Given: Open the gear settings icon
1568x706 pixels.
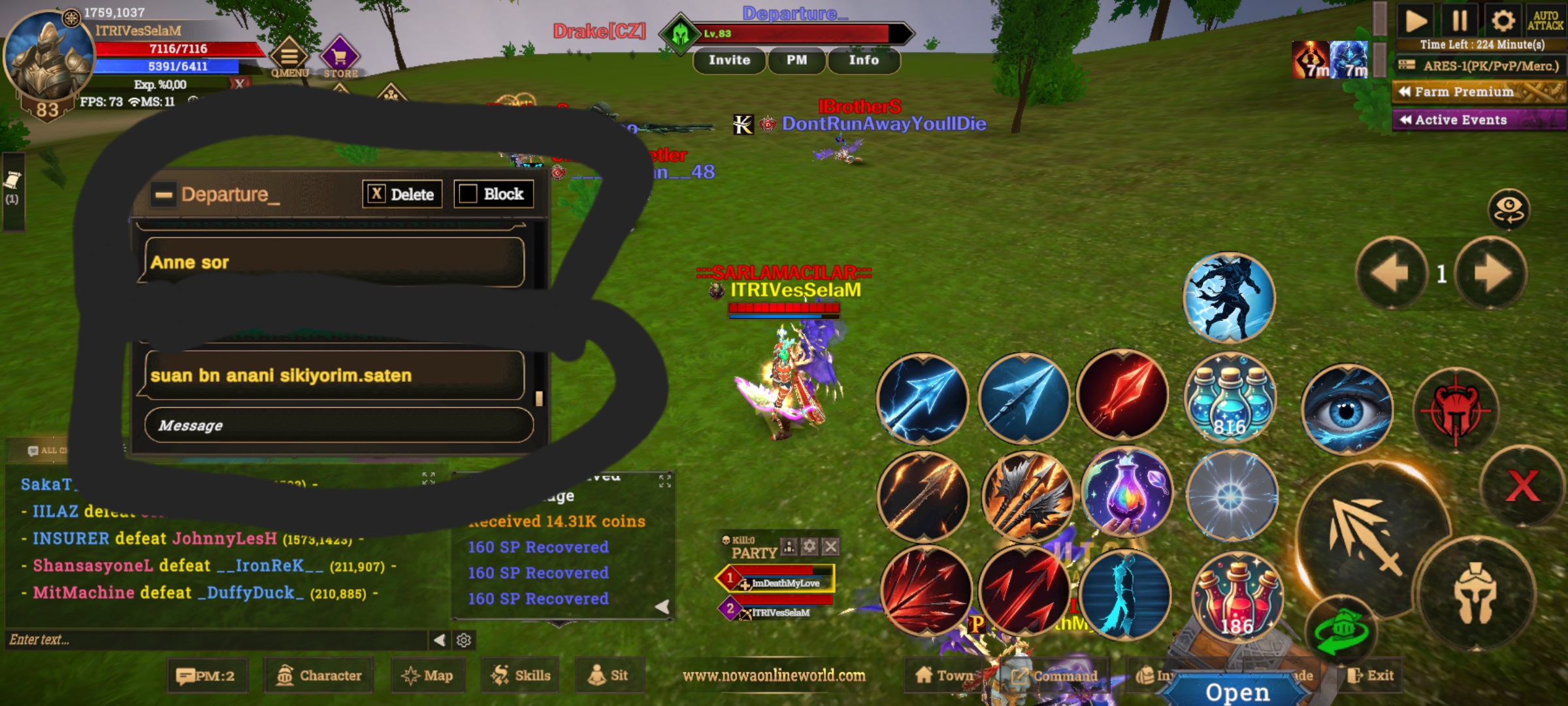Looking at the screenshot, I should point(1502,21).
